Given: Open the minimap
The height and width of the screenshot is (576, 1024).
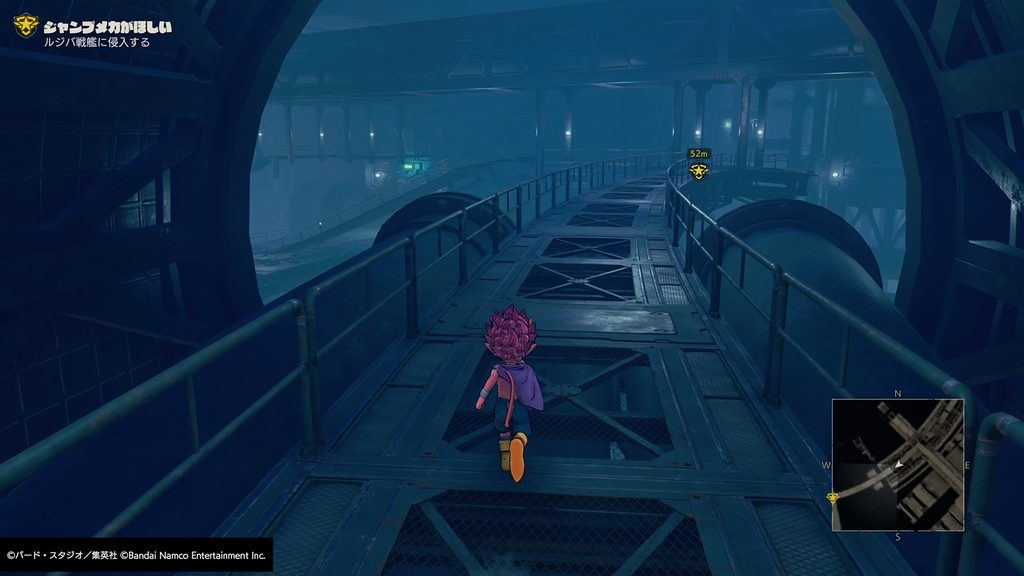Looking at the screenshot, I should point(898,464).
